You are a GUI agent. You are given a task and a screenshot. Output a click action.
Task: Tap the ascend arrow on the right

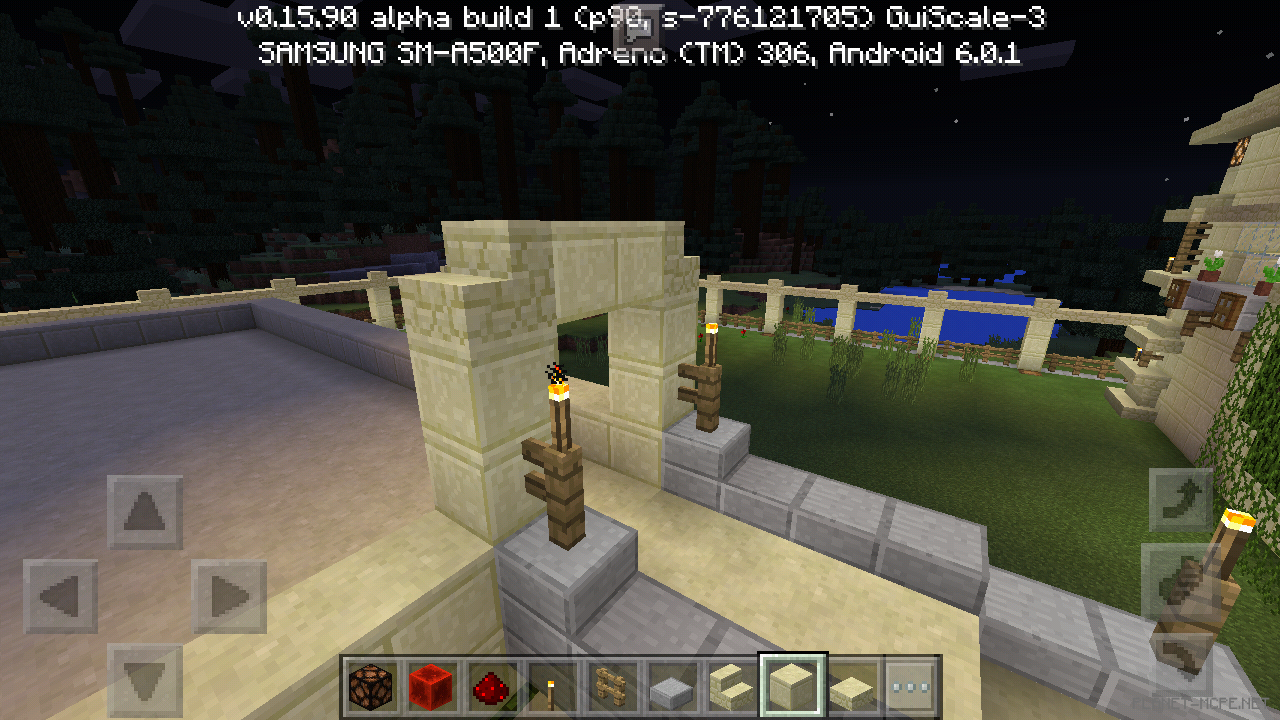1180,498
